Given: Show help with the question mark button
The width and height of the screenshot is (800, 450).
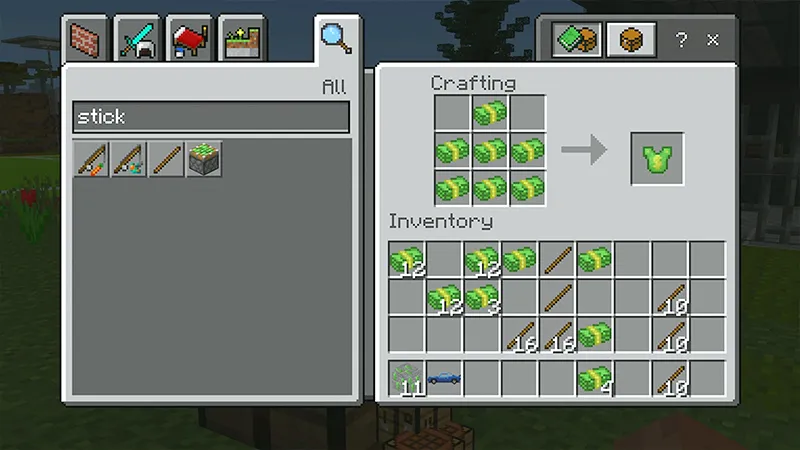Looking at the screenshot, I should (681, 40).
